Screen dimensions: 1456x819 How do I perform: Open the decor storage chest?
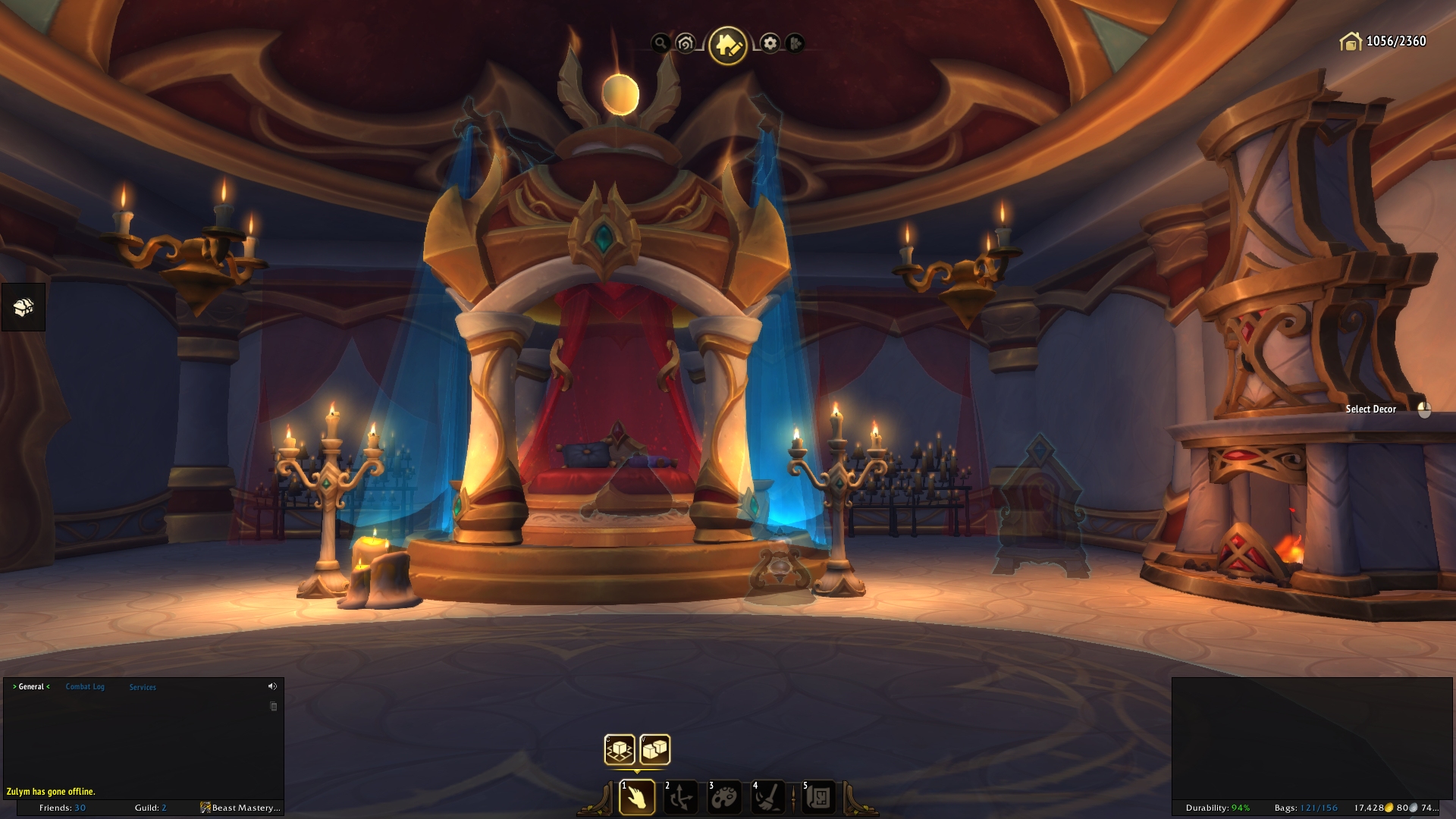point(24,307)
